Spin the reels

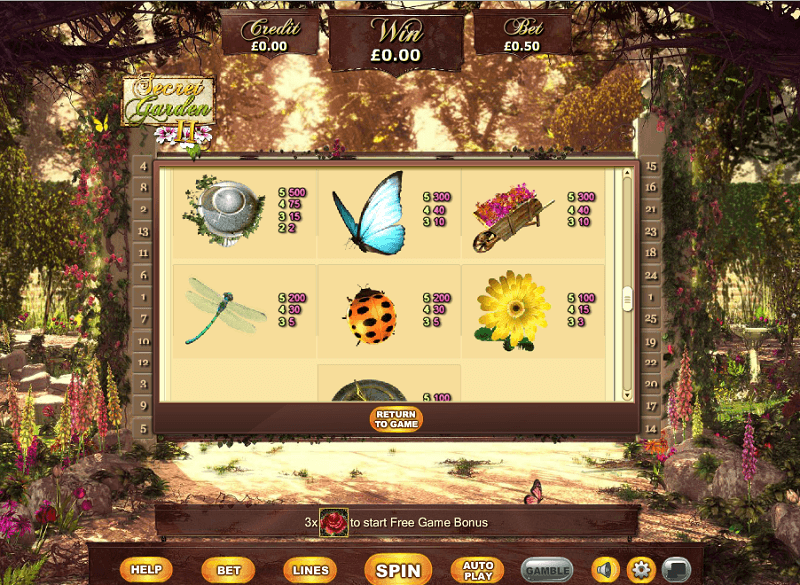click(x=398, y=570)
